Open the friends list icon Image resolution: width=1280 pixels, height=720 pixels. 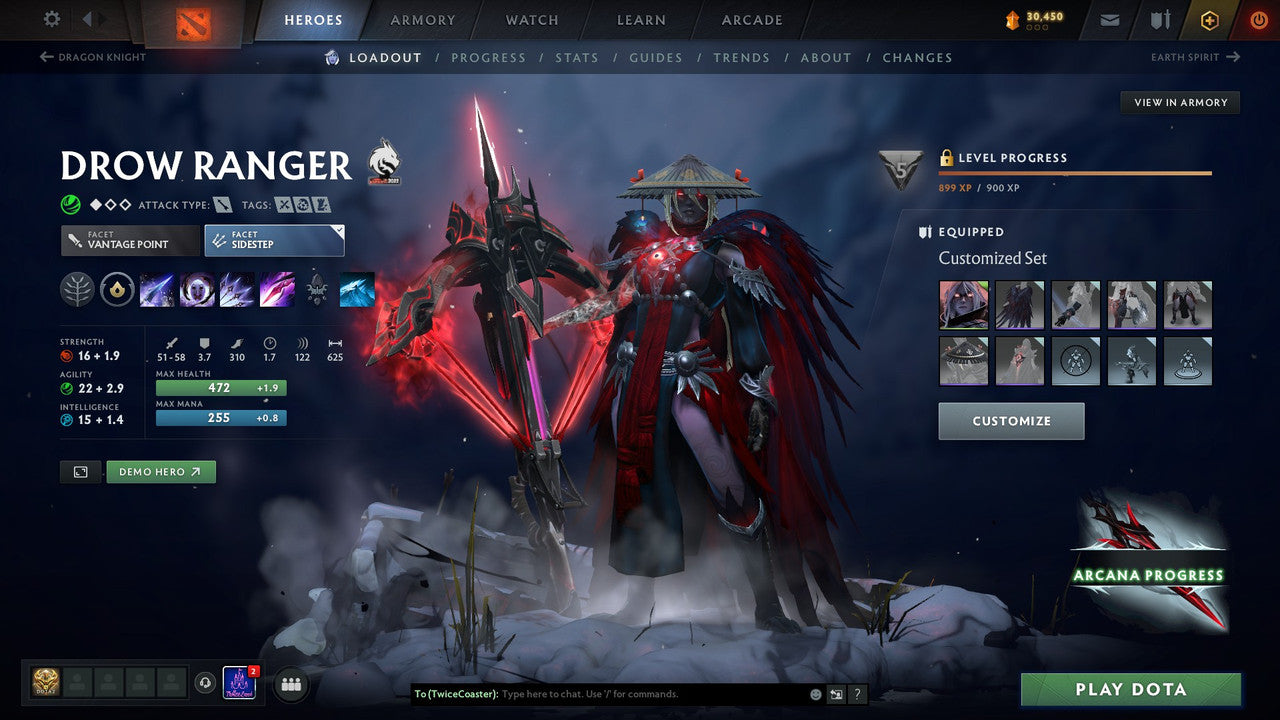(x=290, y=684)
